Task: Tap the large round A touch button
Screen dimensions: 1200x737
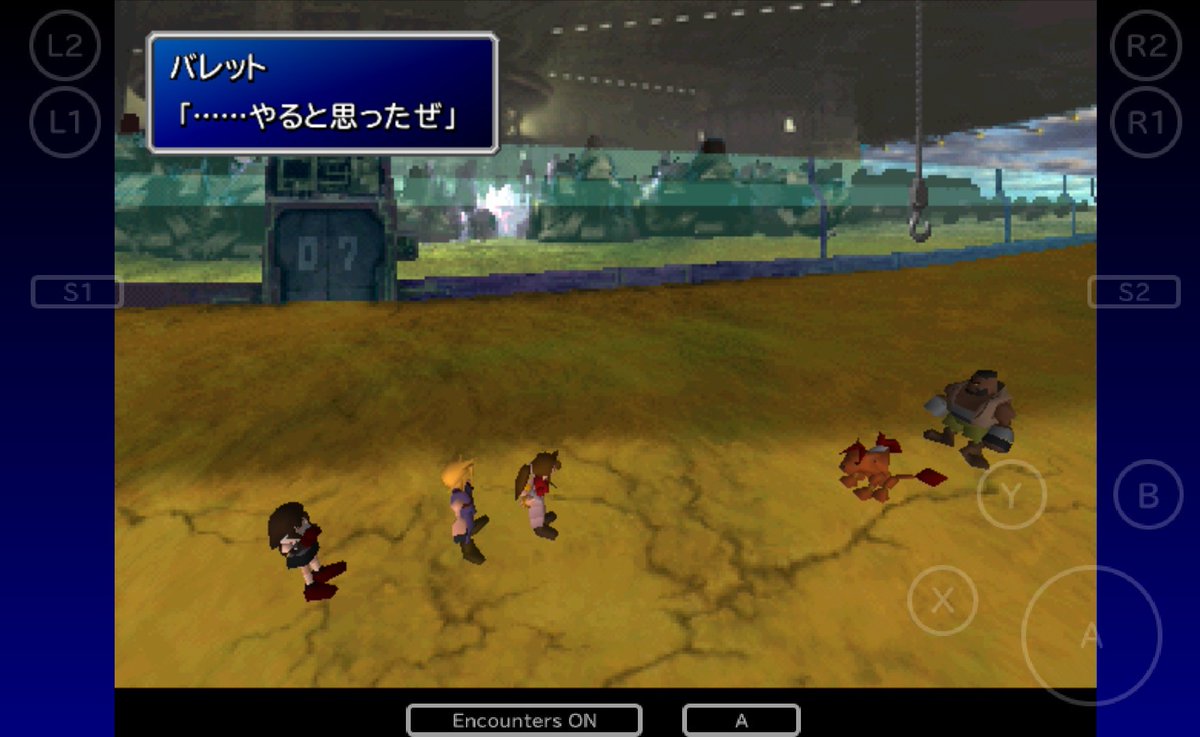Action: coord(1091,636)
